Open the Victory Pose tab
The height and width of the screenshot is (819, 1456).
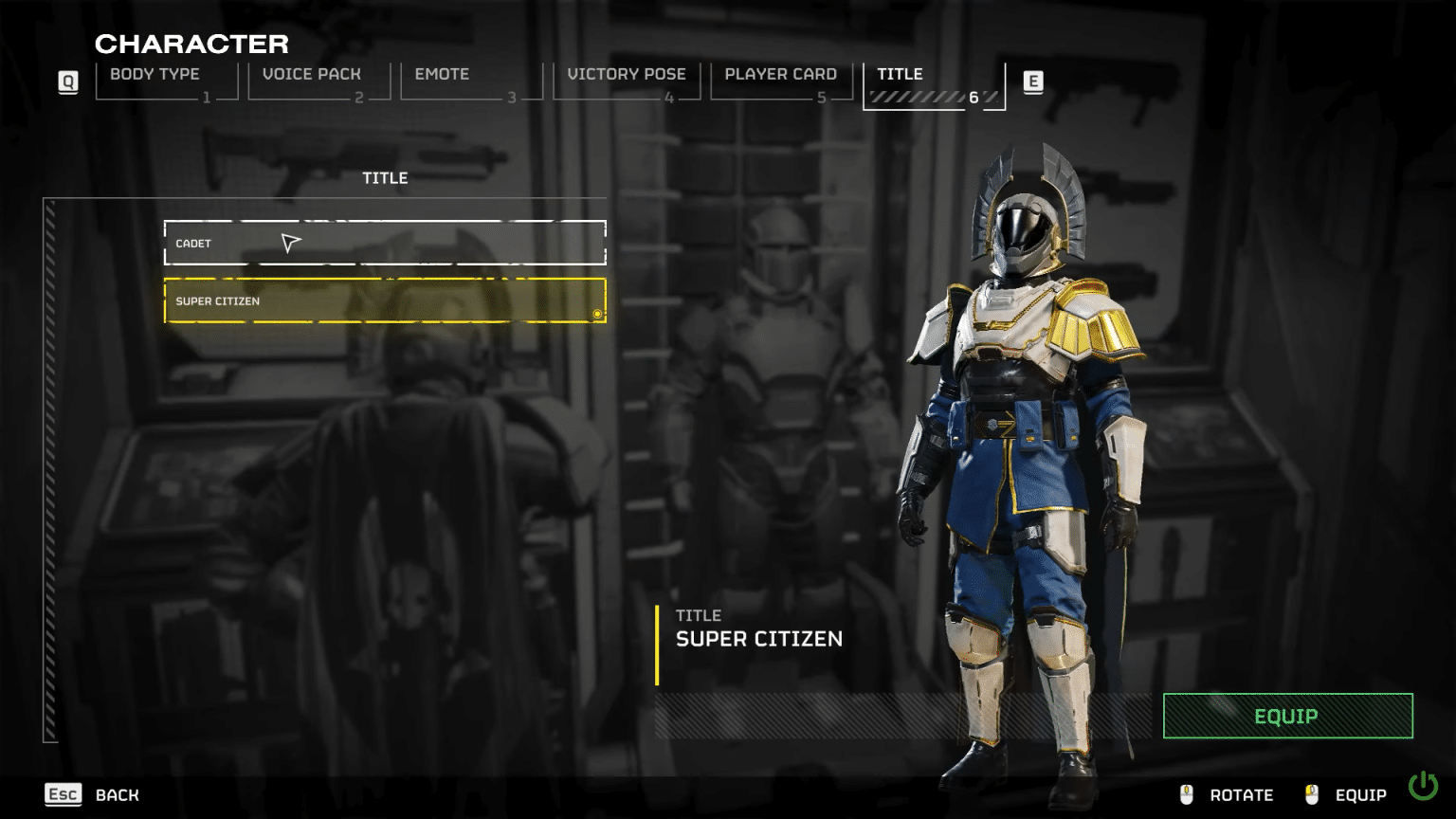click(627, 74)
